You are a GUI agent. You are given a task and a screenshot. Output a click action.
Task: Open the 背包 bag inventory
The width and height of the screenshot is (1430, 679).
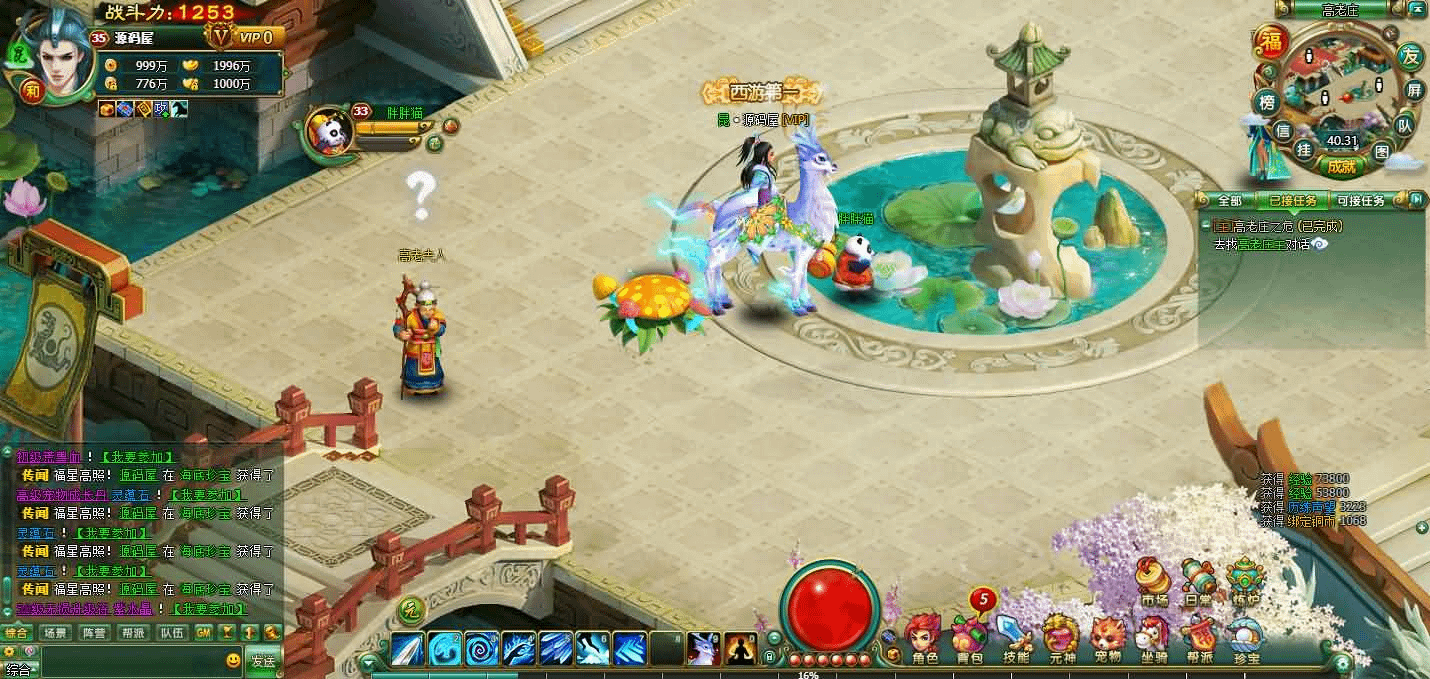pos(969,636)
